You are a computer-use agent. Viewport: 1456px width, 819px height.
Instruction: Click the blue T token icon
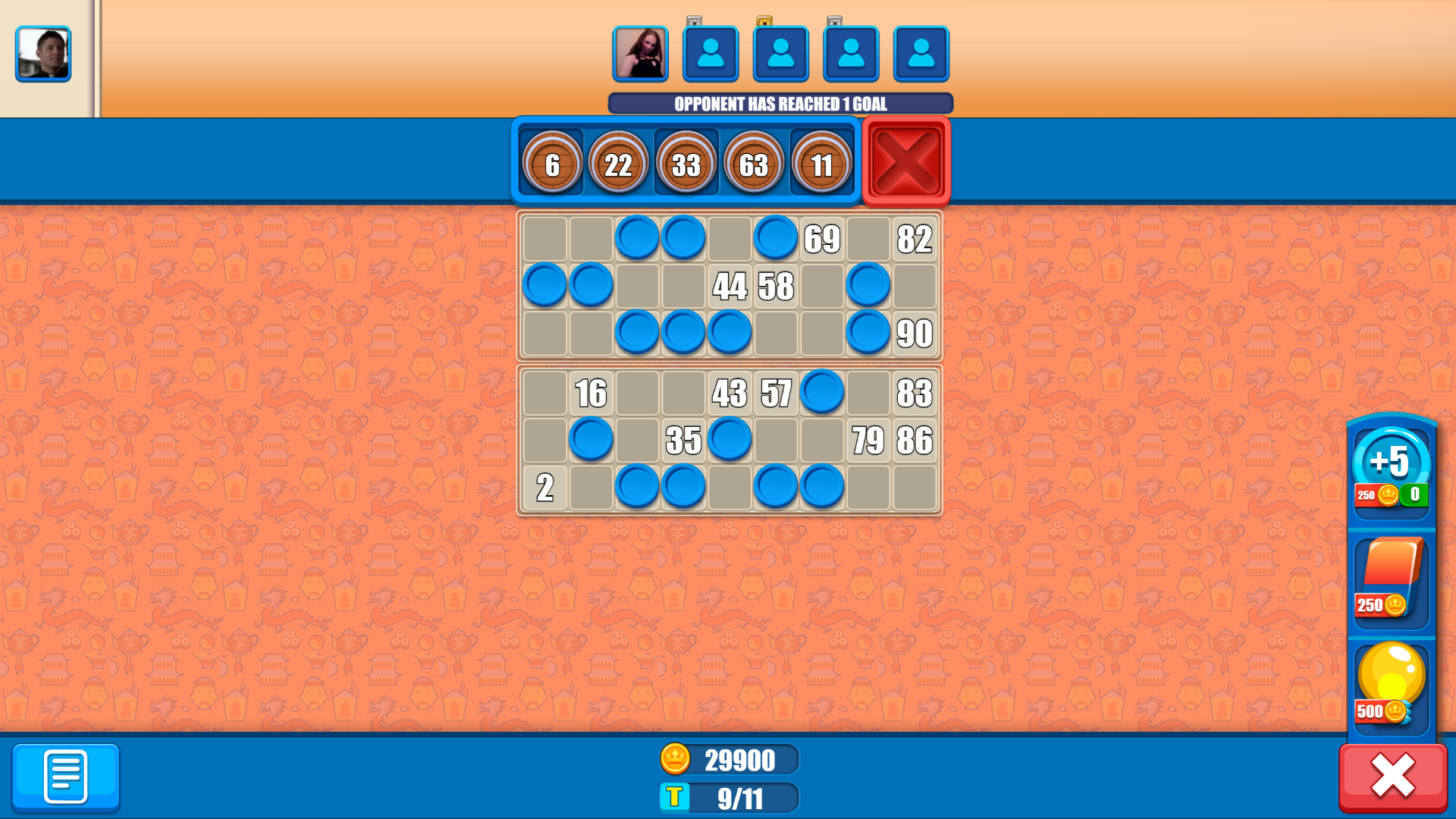tap(677, 799)
